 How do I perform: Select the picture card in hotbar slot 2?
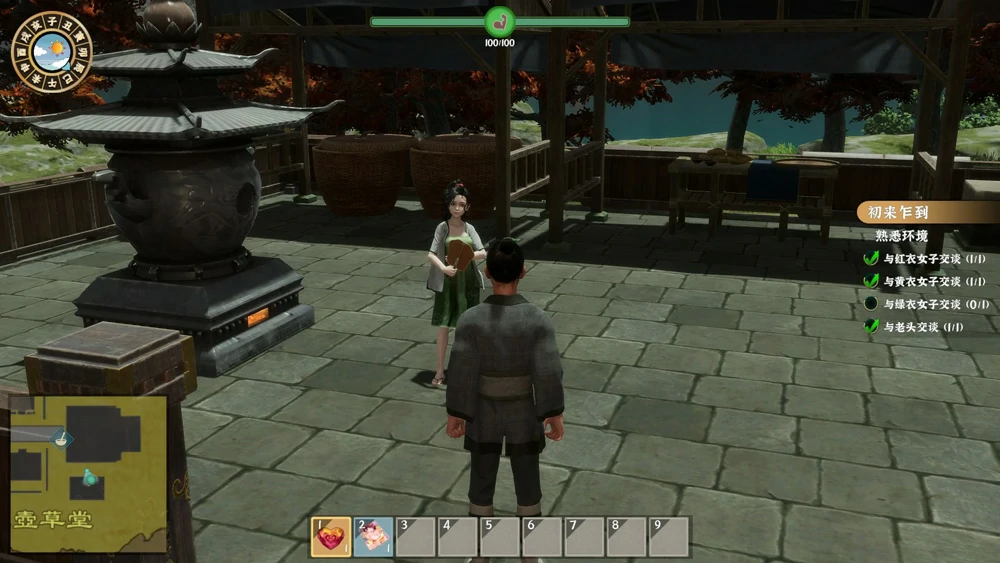coord(373,537)
